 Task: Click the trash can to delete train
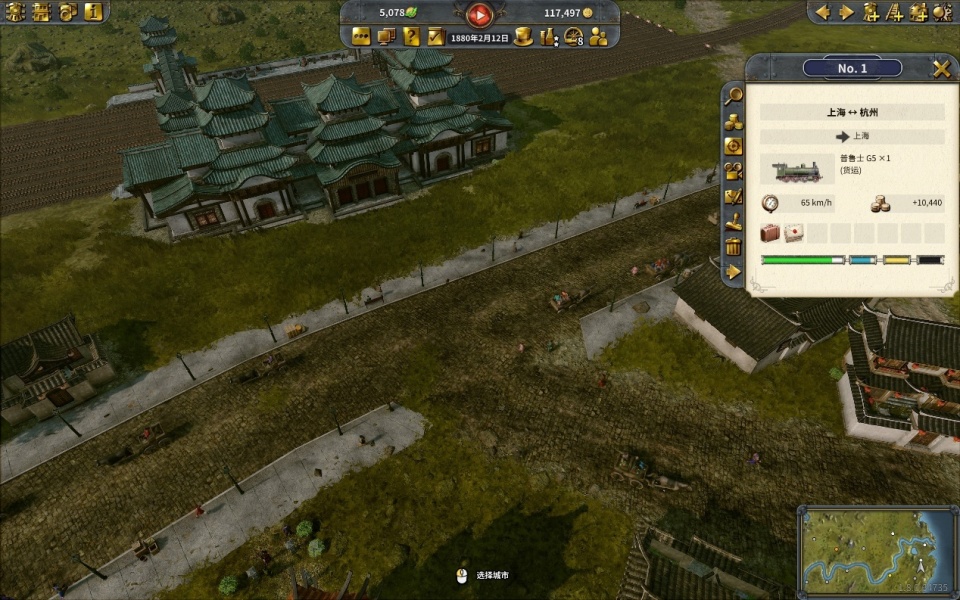point(733,246)
